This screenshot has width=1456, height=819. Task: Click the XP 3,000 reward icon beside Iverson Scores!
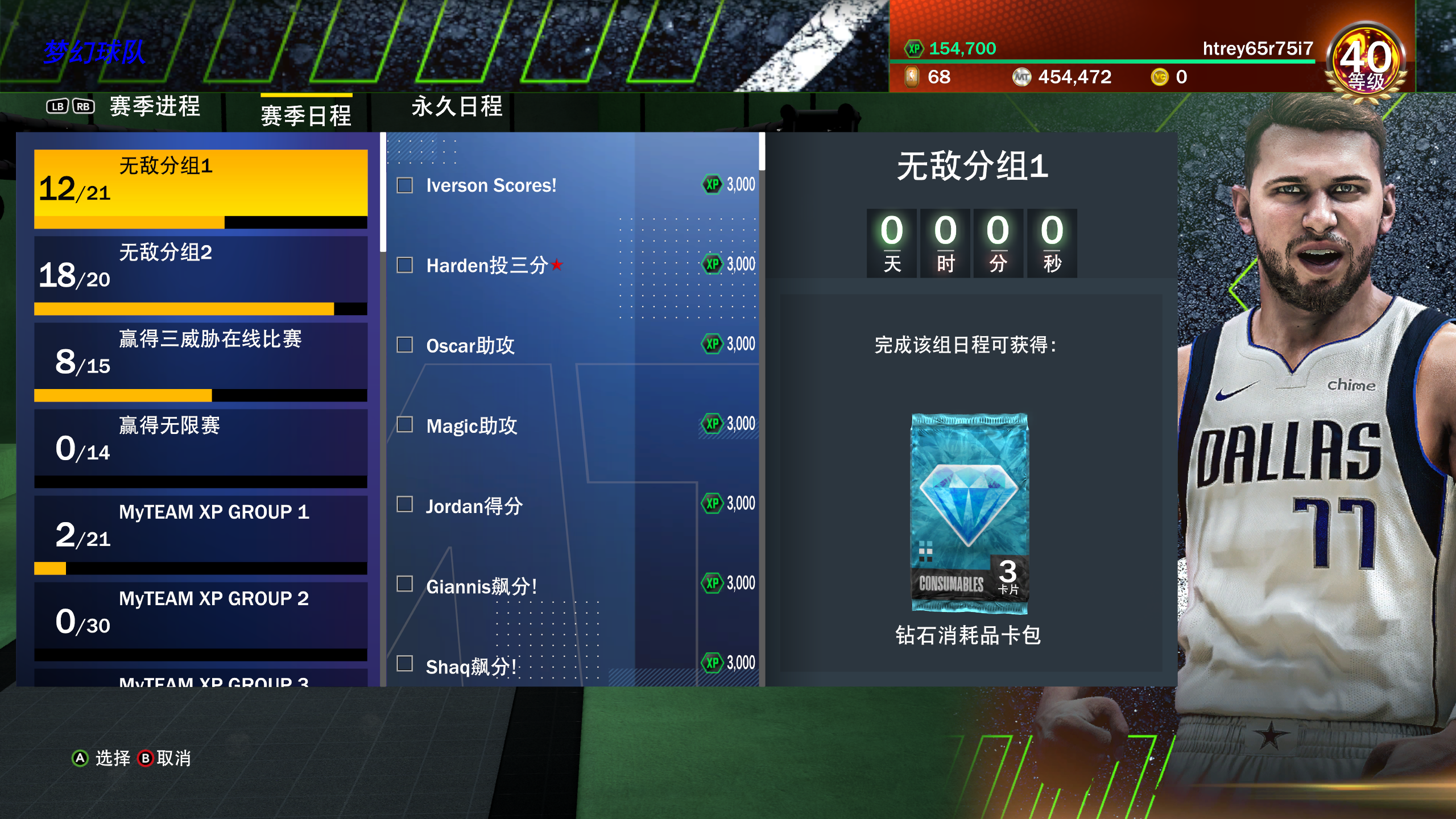(710, 184)
